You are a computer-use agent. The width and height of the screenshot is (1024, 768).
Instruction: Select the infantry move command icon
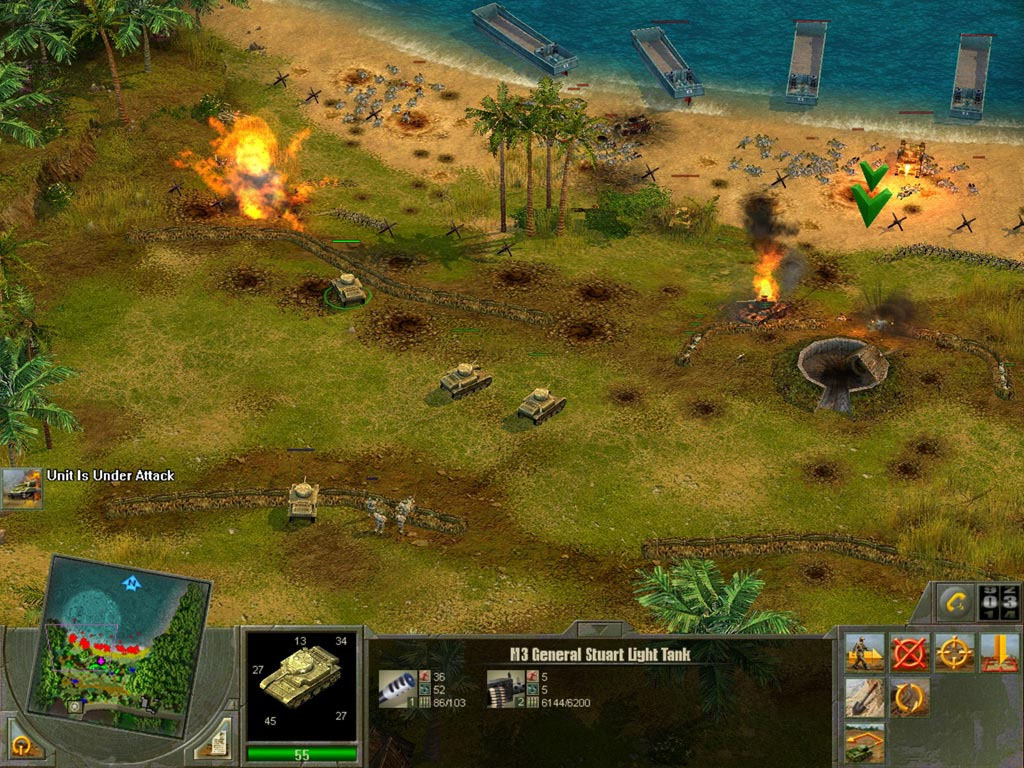point(864,652)
